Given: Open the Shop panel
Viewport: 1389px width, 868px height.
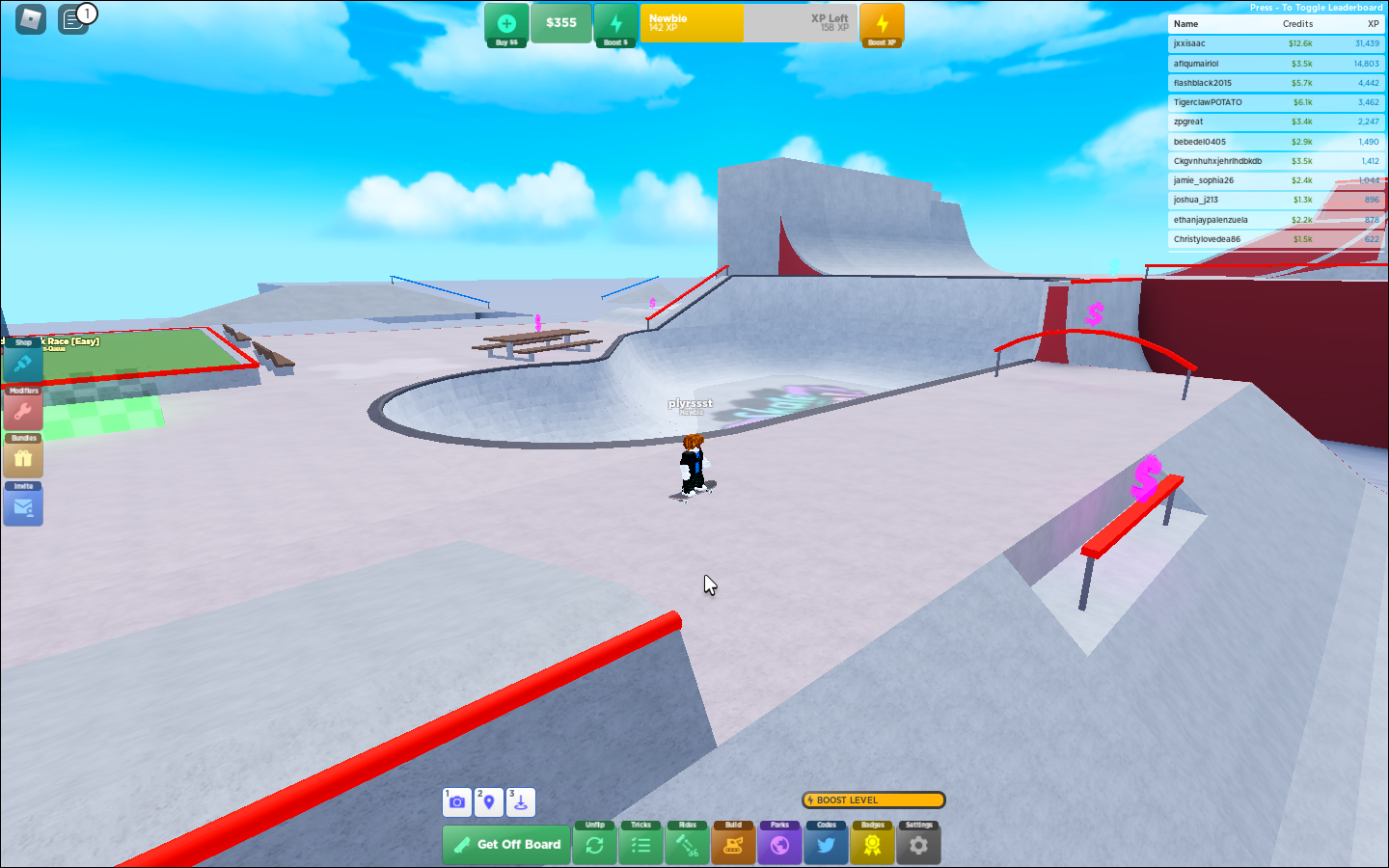Looking at the screenshot, I should click(x=21, y=357).
